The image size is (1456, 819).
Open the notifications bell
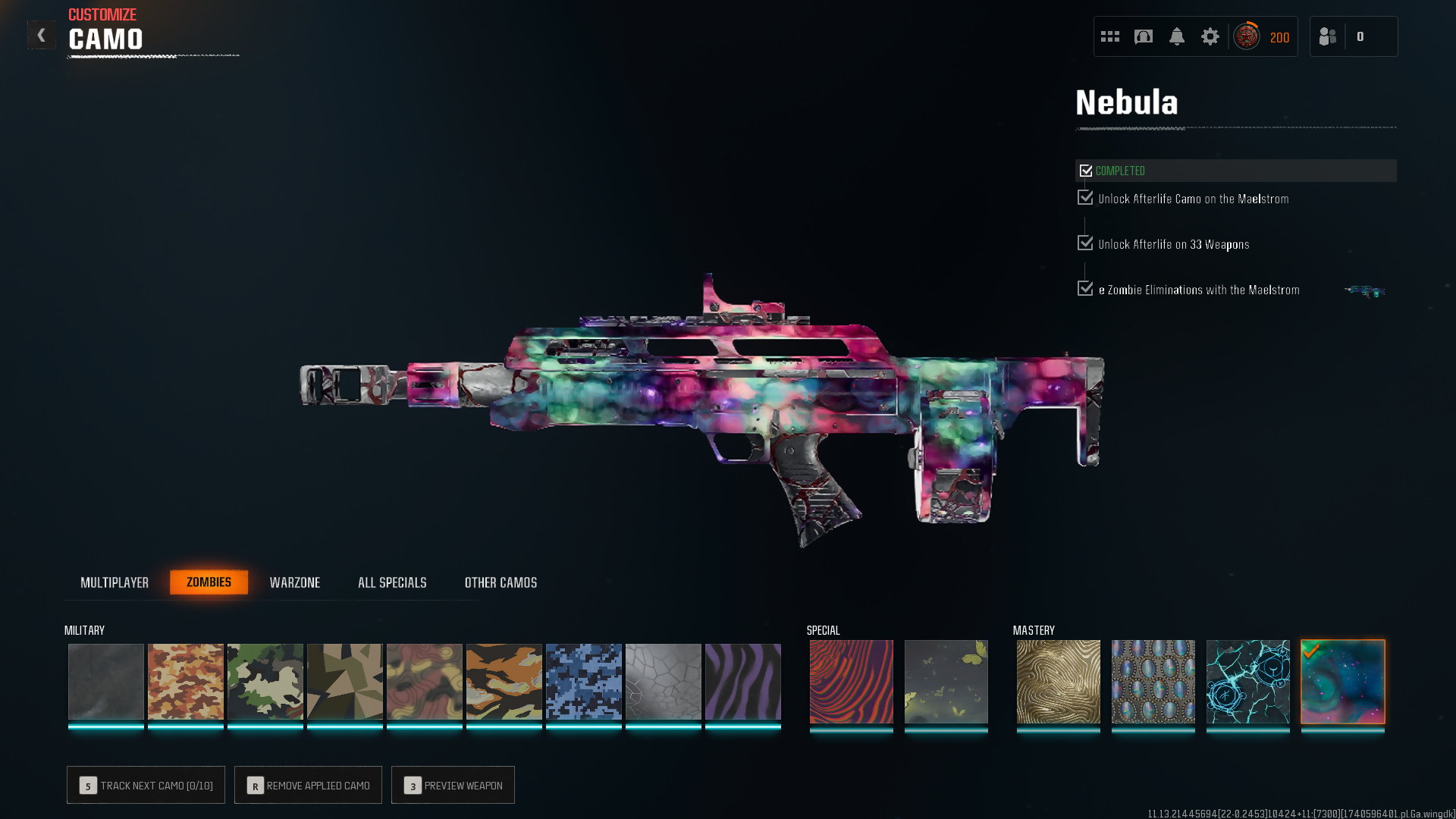[x=1176, y=36]
